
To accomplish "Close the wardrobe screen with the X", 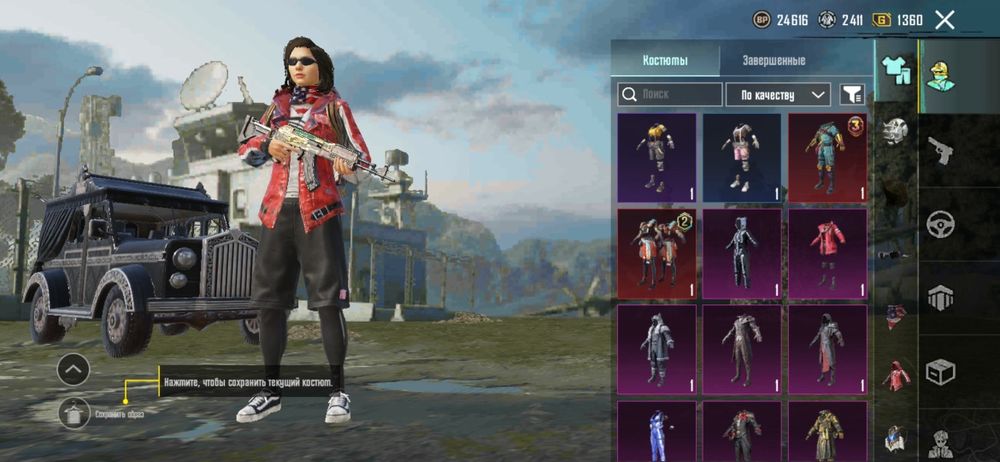I will (944, 19).
